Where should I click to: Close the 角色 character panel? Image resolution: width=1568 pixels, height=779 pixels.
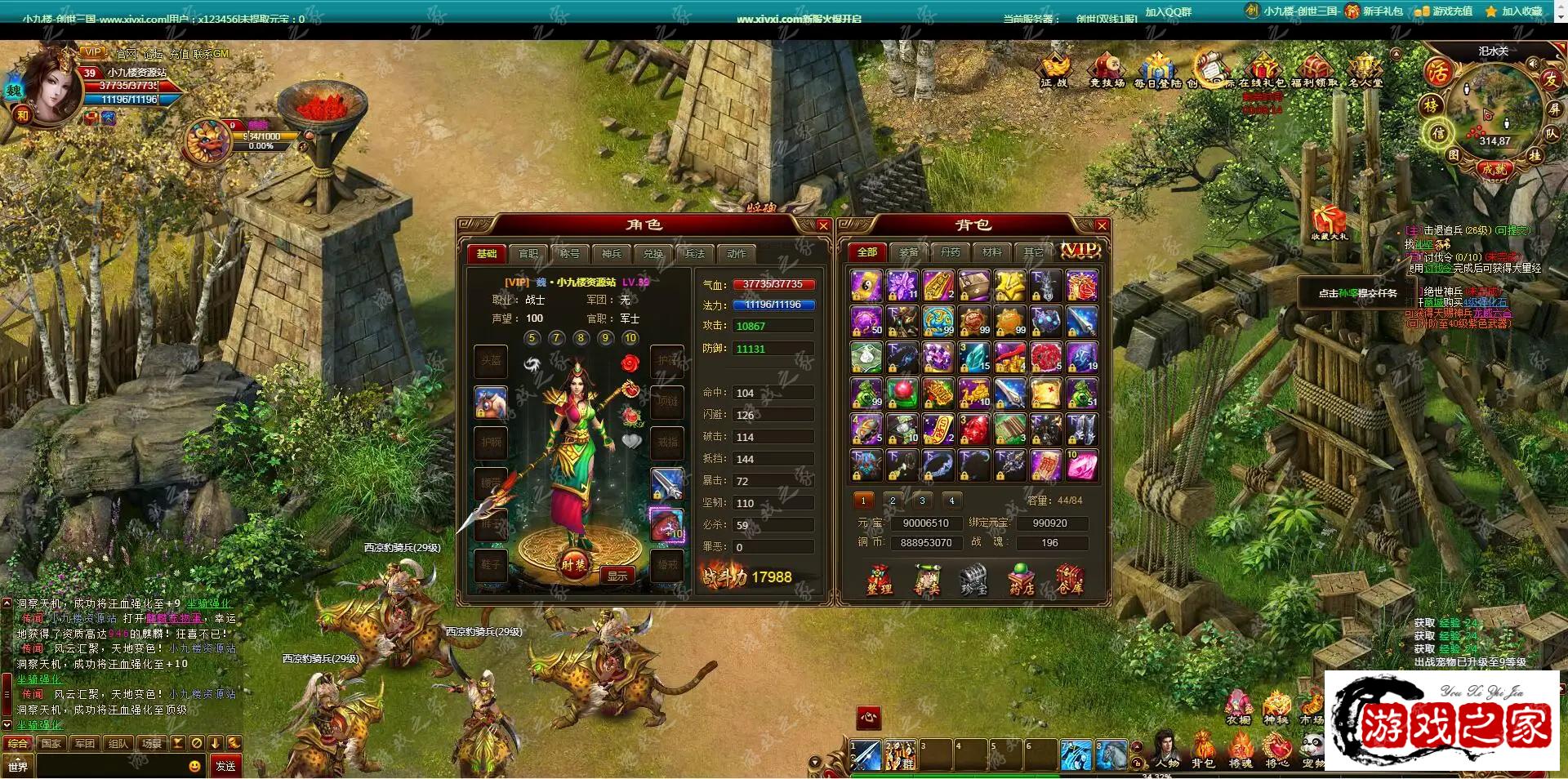(x=822, y=225)
